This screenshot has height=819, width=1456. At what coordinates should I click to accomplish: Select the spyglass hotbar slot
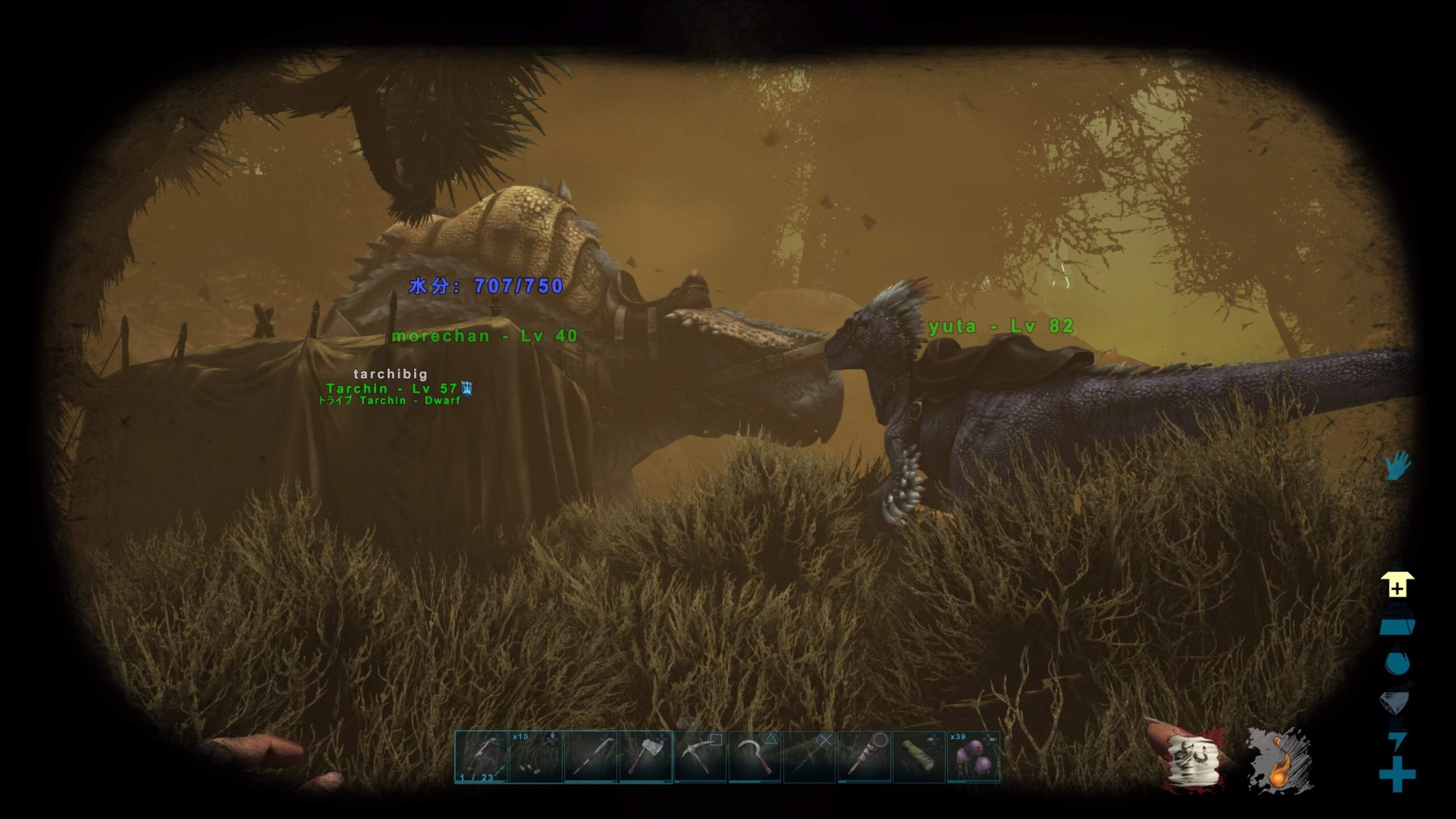click(919, 757)
